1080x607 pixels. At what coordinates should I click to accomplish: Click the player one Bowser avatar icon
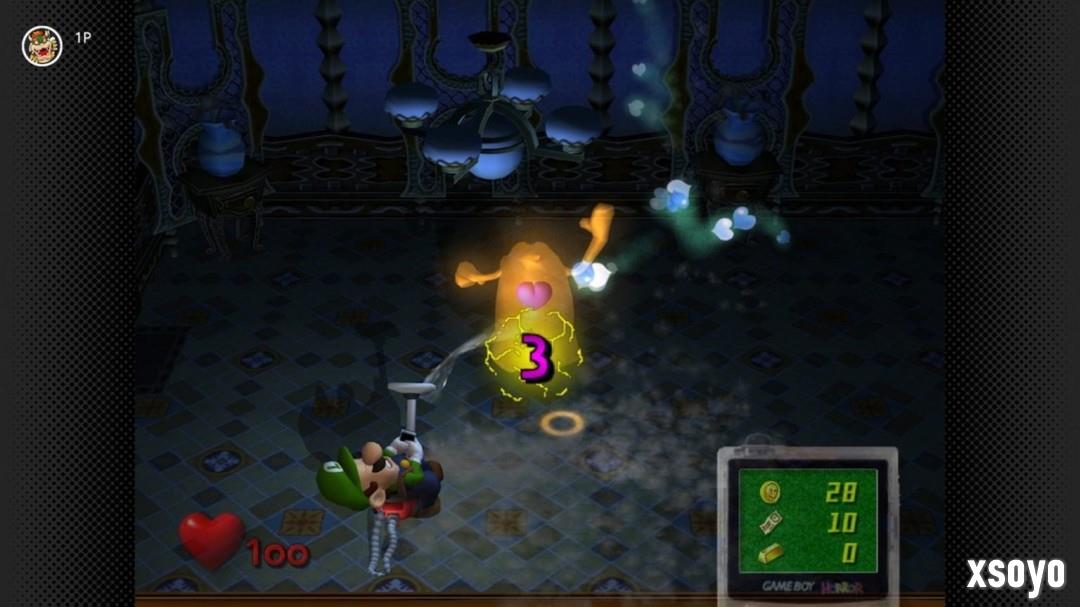(42, 46)
